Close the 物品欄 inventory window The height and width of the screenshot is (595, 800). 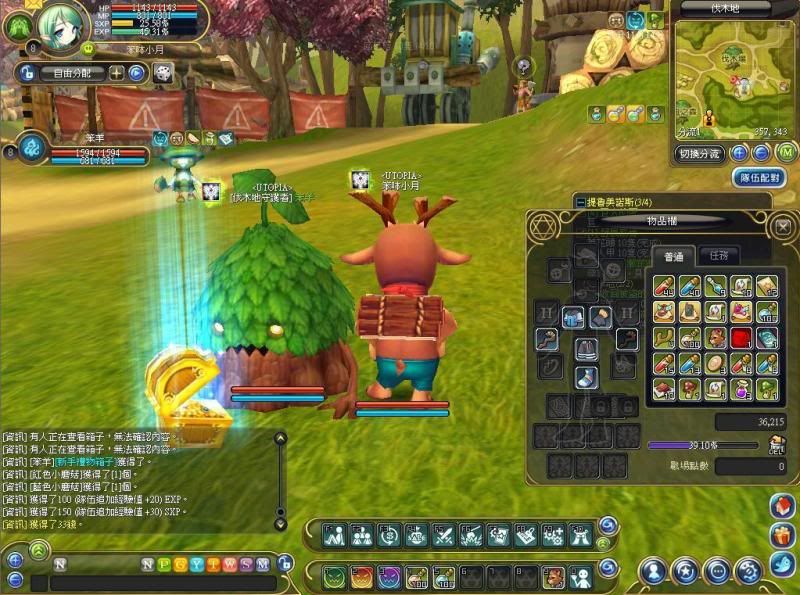click(x=783, y=228)
